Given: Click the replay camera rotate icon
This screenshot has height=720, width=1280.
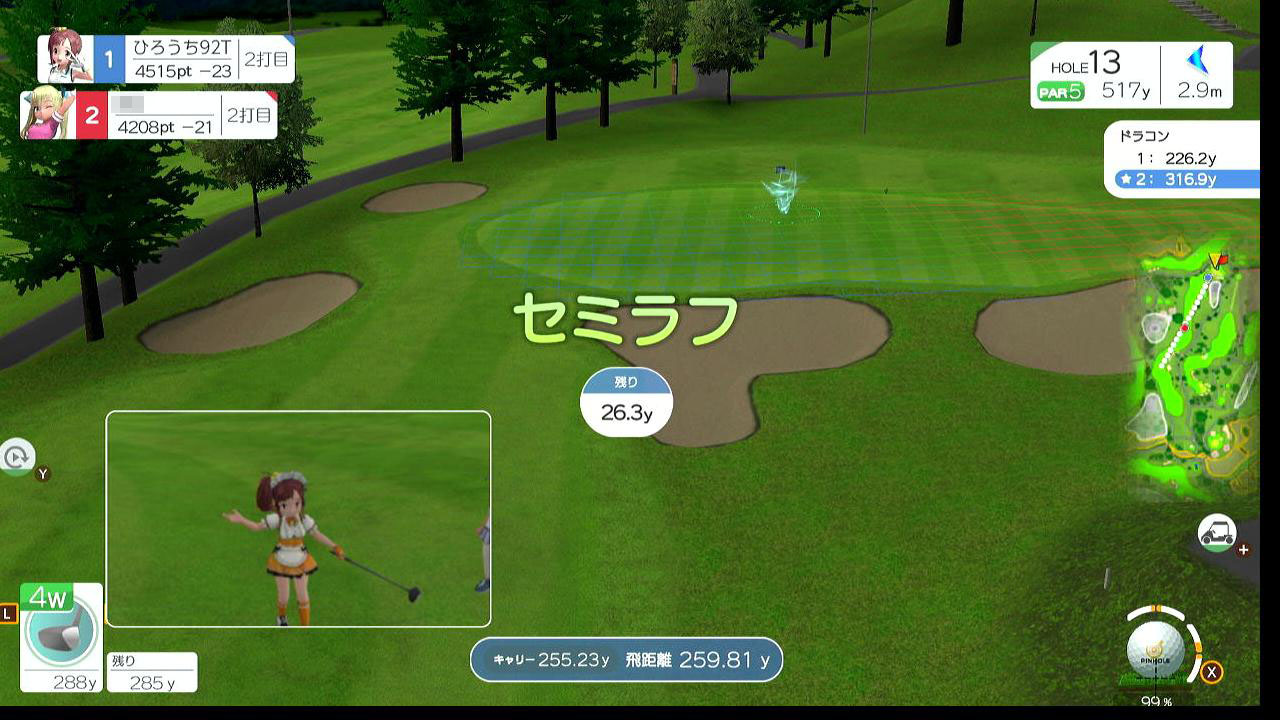Looking at the screenshot, I should (x=17, y=457).
